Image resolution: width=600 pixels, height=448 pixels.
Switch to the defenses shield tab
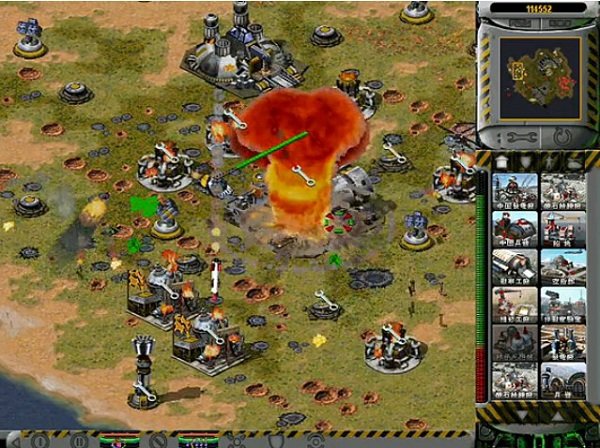(x=526, y=161)
